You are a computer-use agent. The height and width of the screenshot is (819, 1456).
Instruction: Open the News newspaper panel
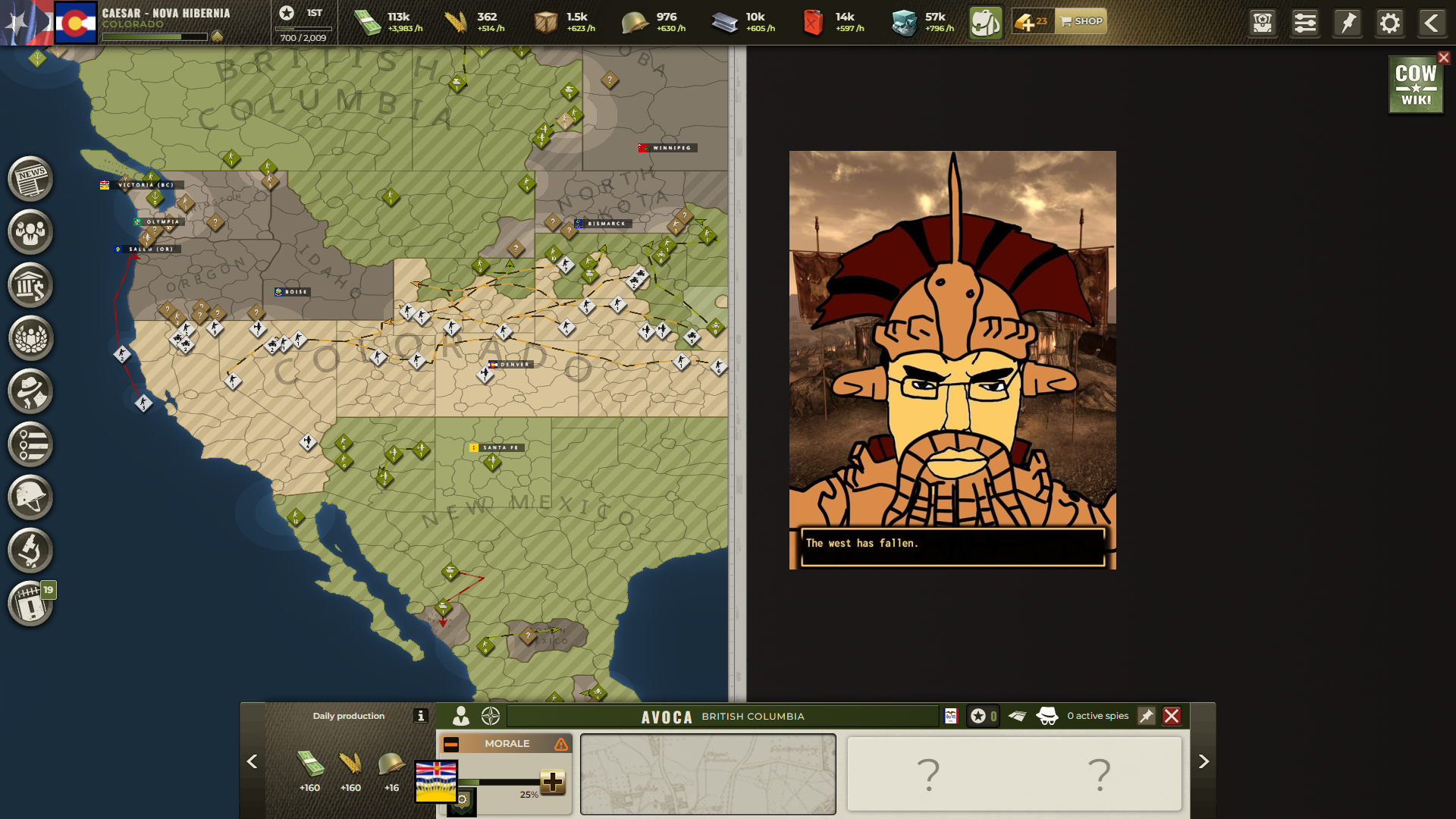coord(30,179)
